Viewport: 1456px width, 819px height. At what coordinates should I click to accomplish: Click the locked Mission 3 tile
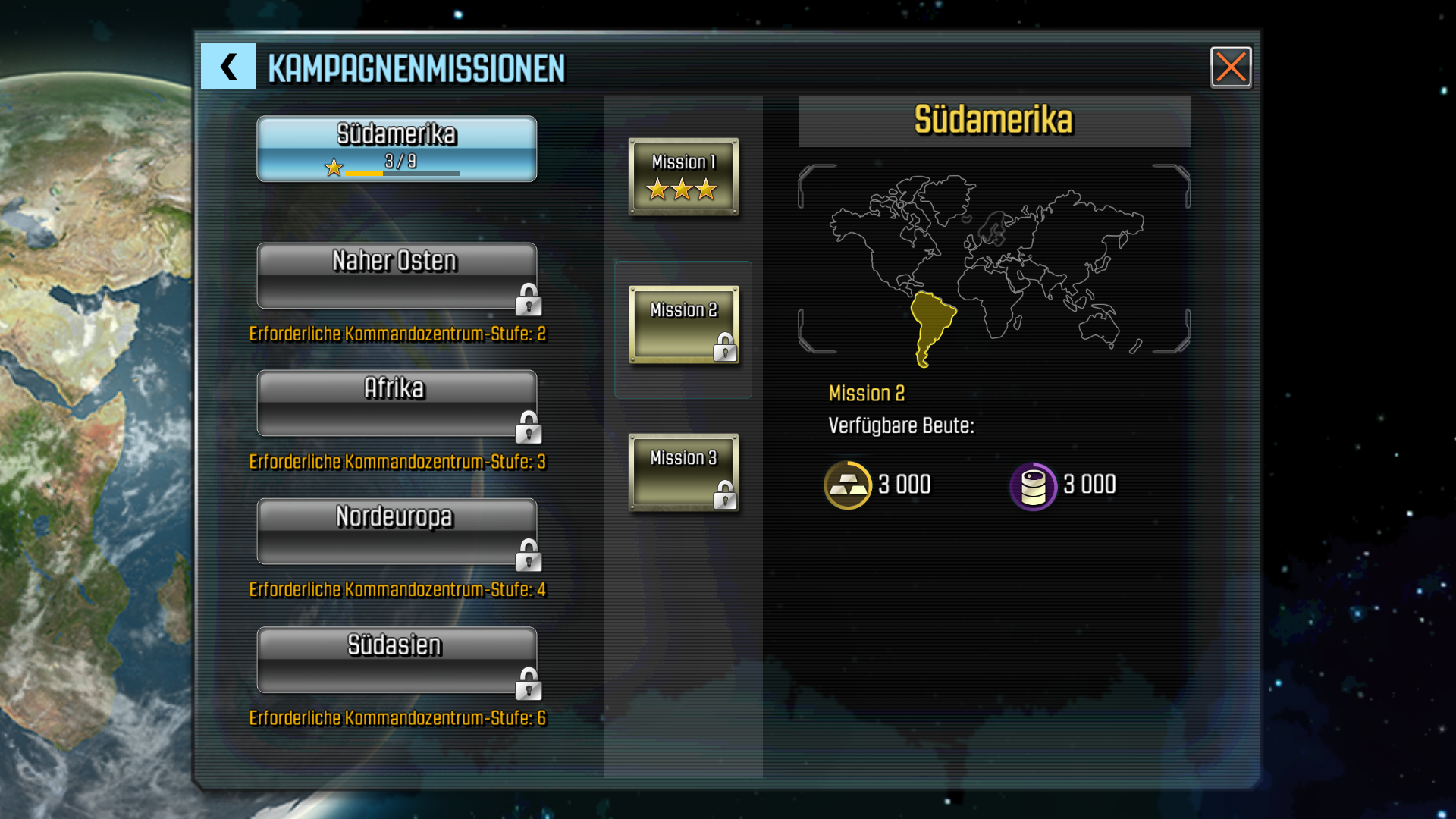(x=683, y=472)
